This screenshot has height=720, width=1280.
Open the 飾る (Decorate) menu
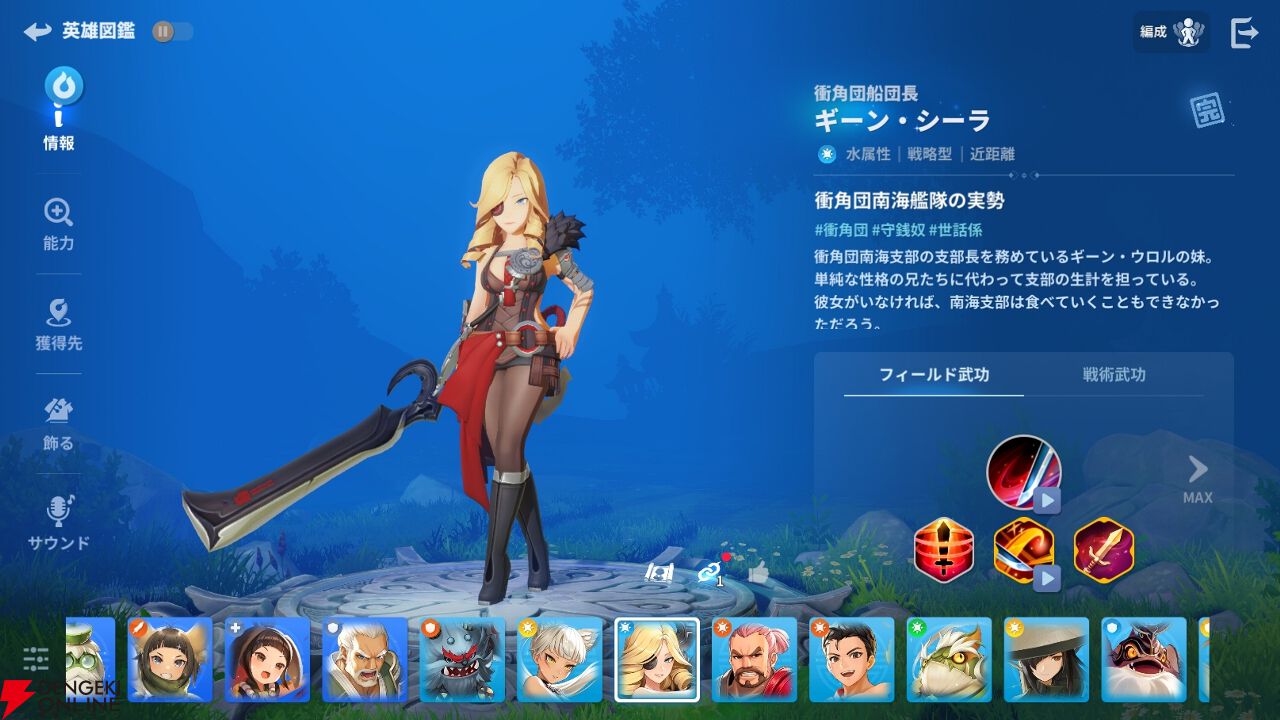point(57,418)
